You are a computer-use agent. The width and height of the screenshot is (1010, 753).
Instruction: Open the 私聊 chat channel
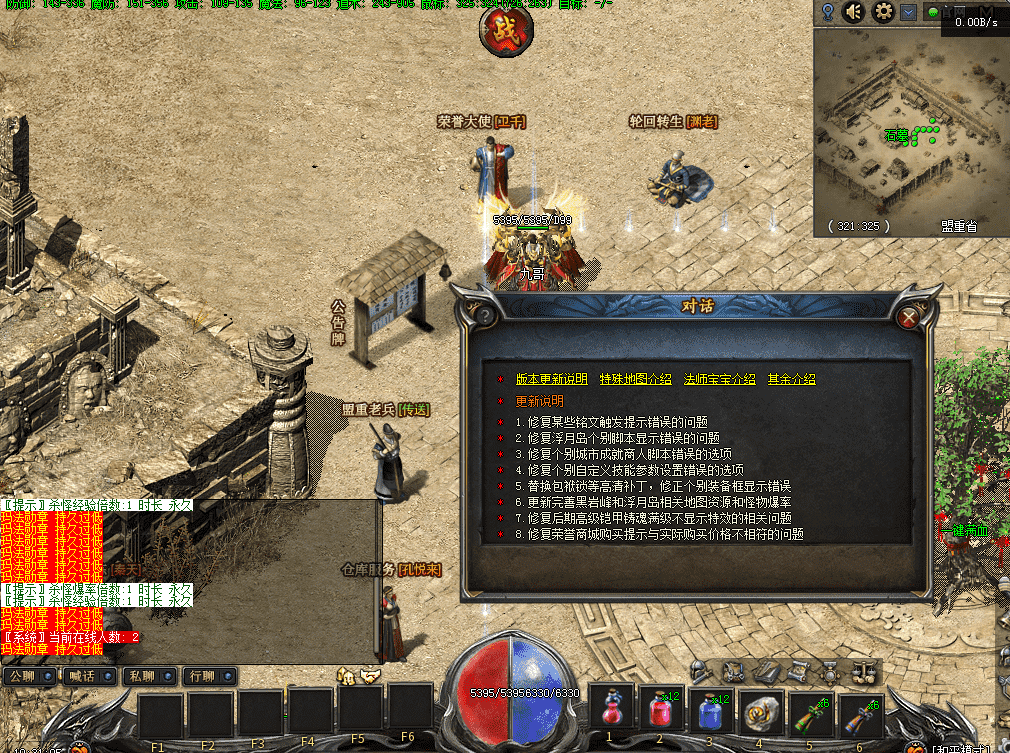[148, 676]
